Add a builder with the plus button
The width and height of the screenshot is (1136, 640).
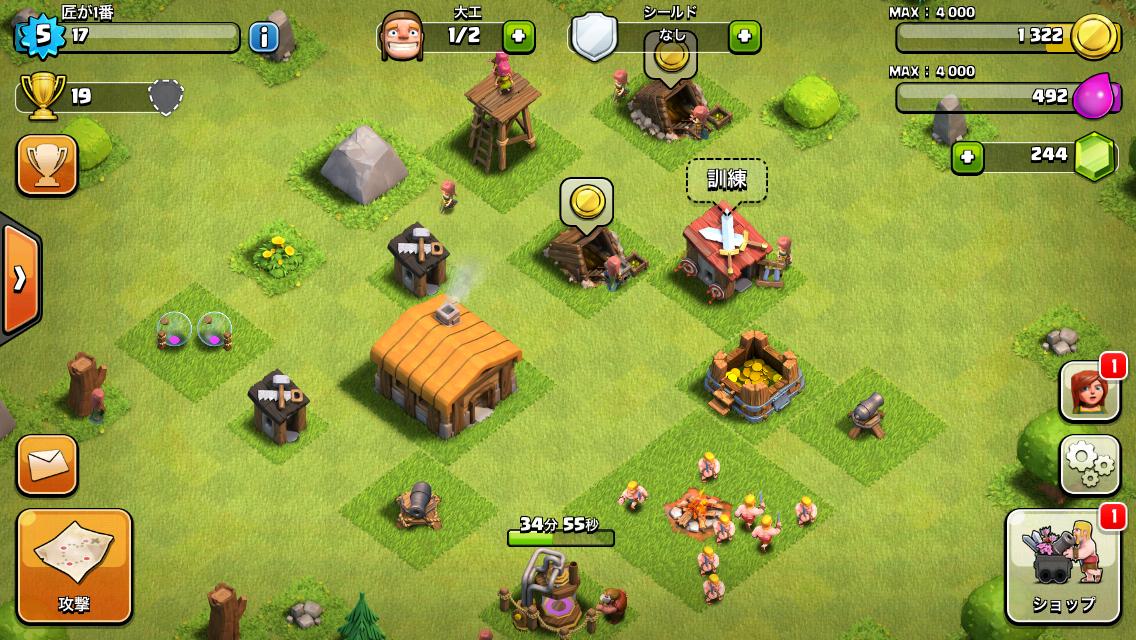(518, 37)
